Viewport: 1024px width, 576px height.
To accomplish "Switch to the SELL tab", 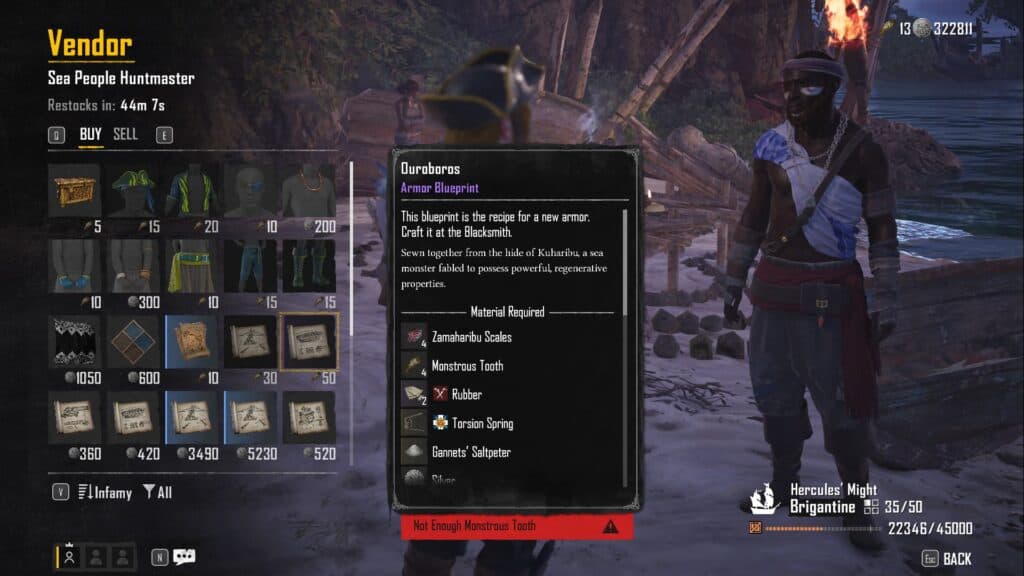I will click(x=125, y=134).
